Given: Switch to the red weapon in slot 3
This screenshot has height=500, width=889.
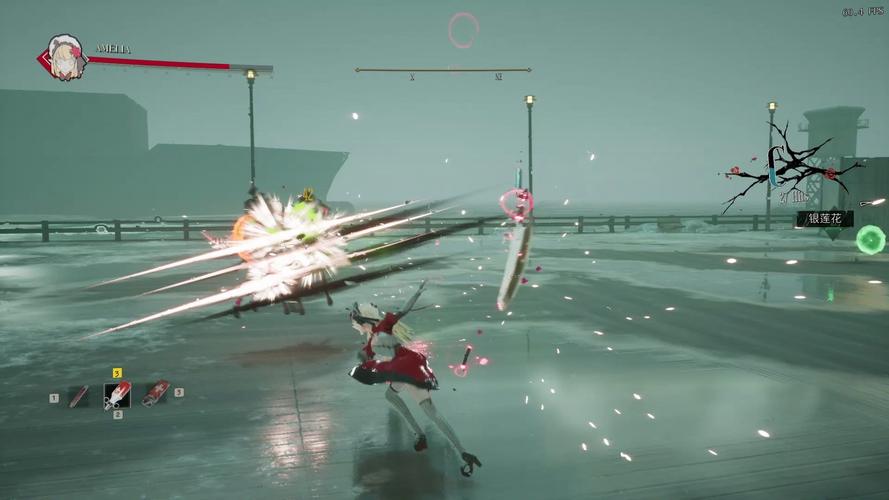Looking at the screenshot, I should pyautogui.click(x=156, y=393).
